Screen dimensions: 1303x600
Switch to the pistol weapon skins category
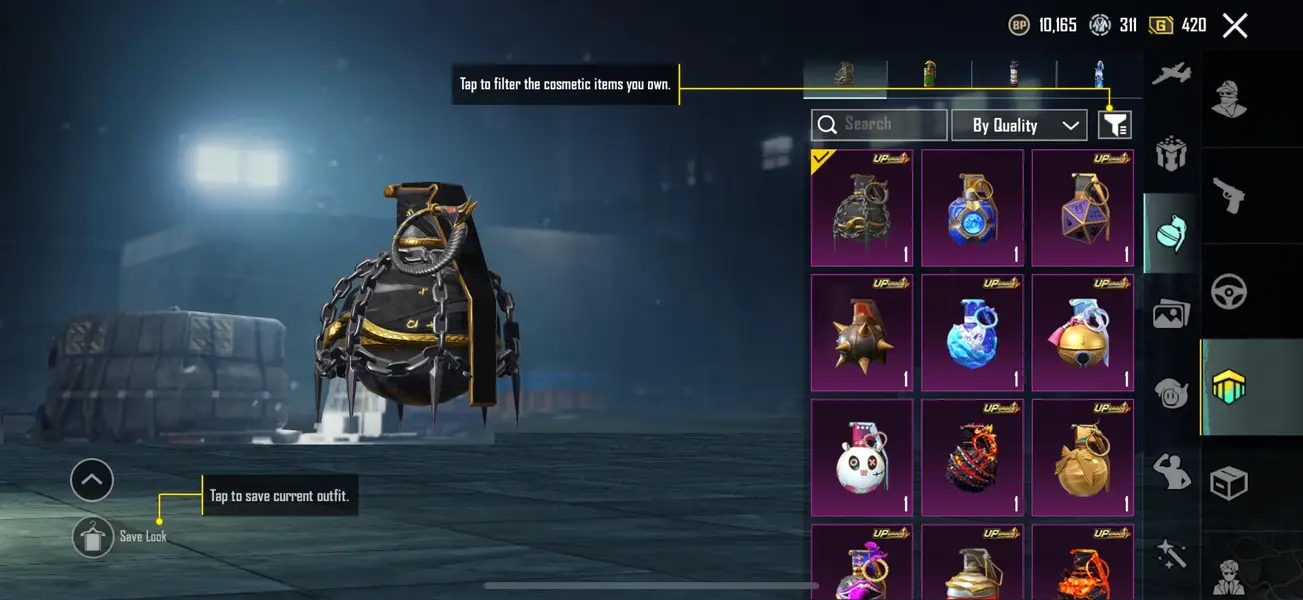[x=1228, y=195]
